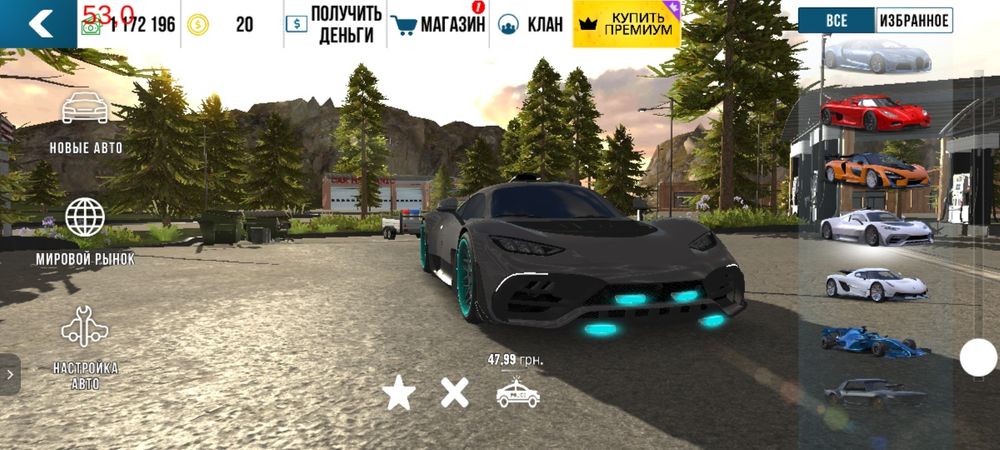Tap the Купить премиум button
Viewport: 1000px width, 450px height.
pyautogui.click(x=627, y=24)
